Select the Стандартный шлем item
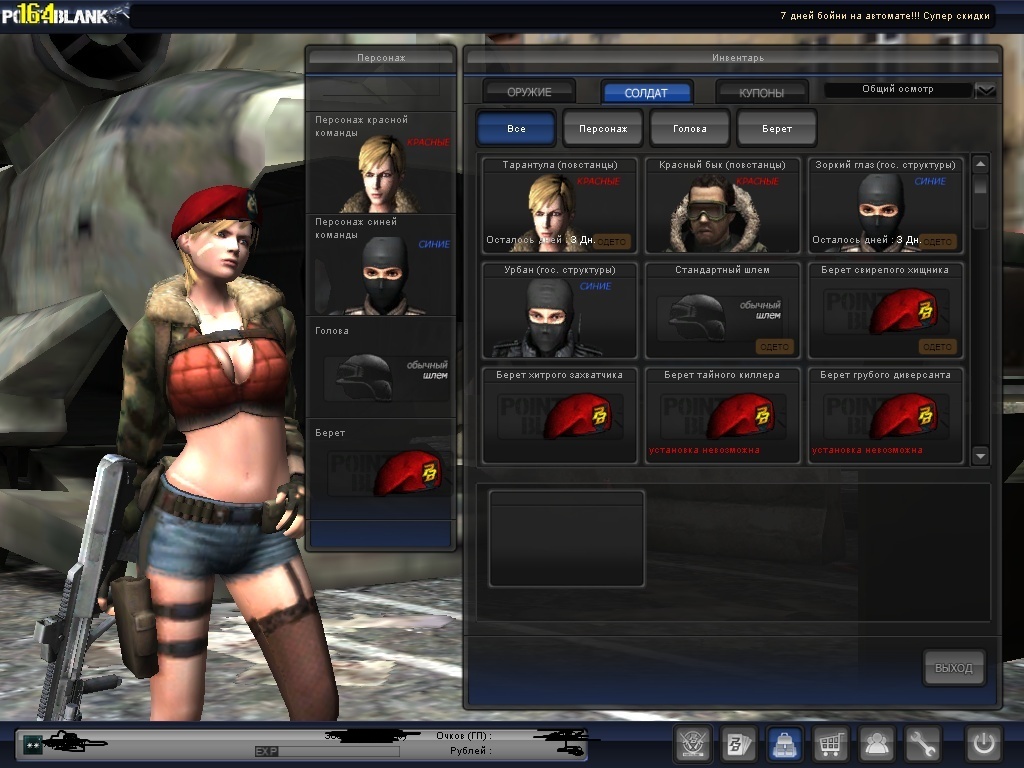This screenshot has width=1024, height=768. 722,311
